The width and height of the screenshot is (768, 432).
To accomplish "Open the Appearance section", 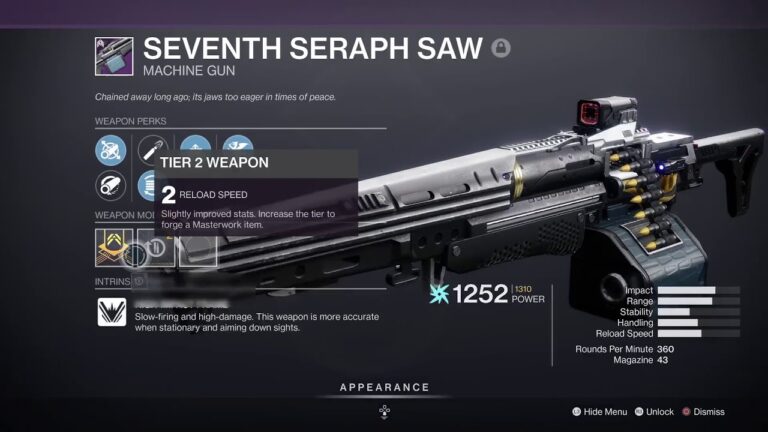I will point(384,387).
